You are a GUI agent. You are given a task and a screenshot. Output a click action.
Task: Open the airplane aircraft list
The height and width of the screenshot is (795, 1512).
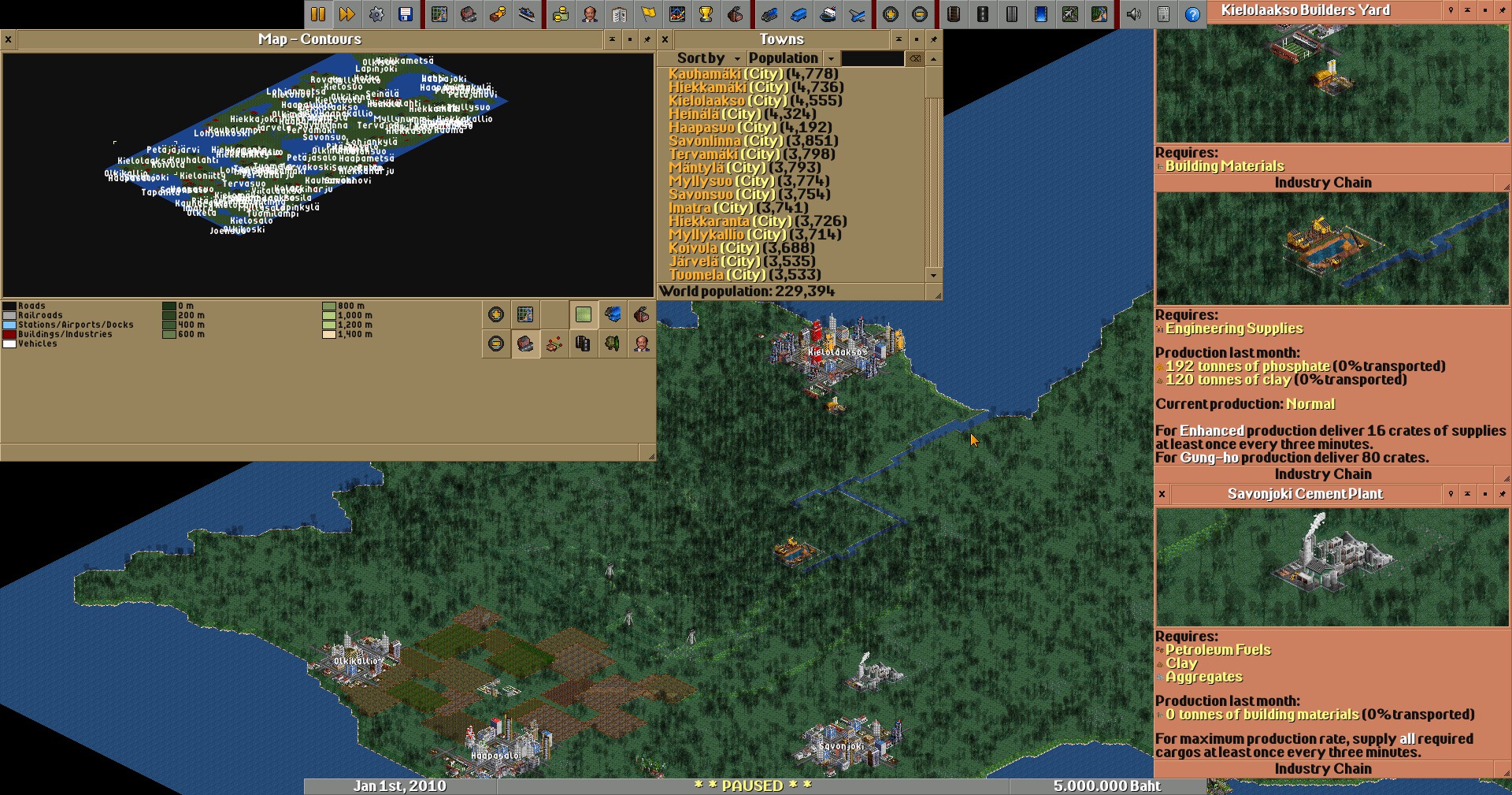pos(857,14)
